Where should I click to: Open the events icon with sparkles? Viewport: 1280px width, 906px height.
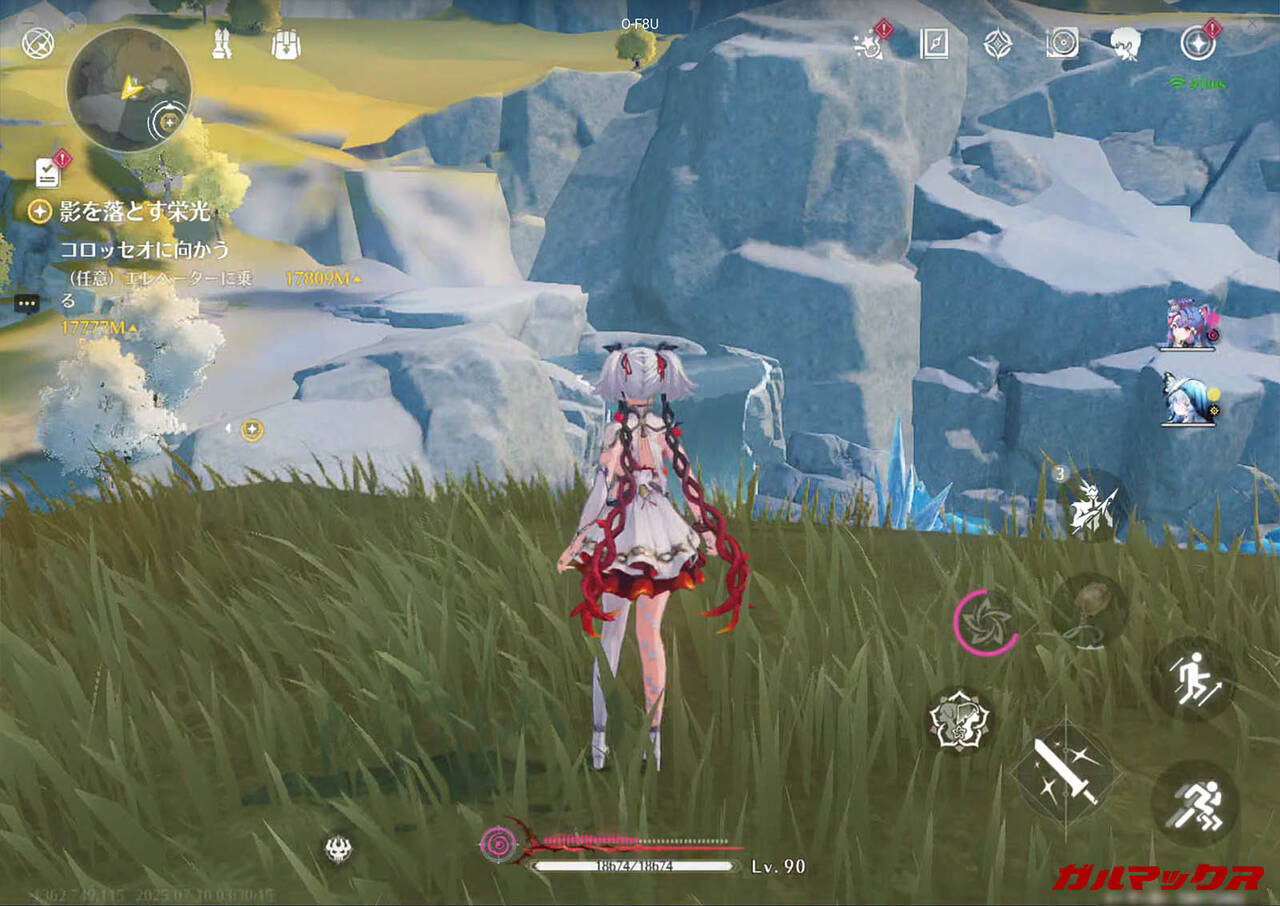(x=868, y=43)
